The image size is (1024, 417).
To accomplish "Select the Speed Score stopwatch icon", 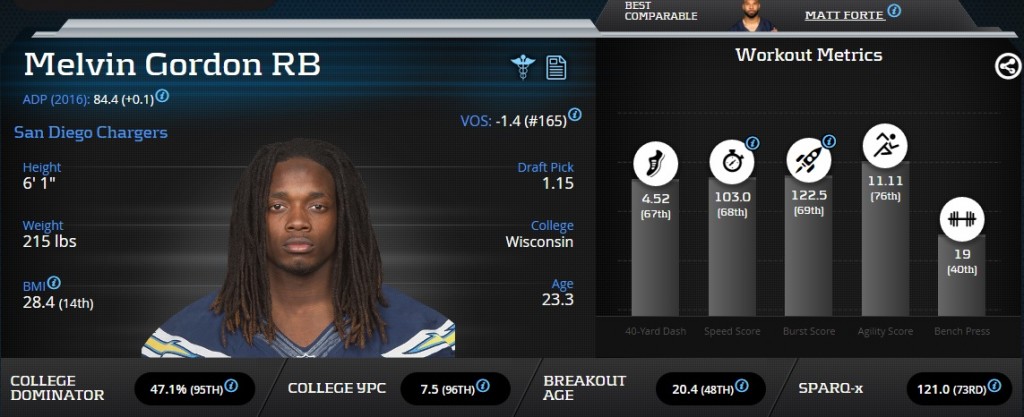I will click(x=732, y=161).
